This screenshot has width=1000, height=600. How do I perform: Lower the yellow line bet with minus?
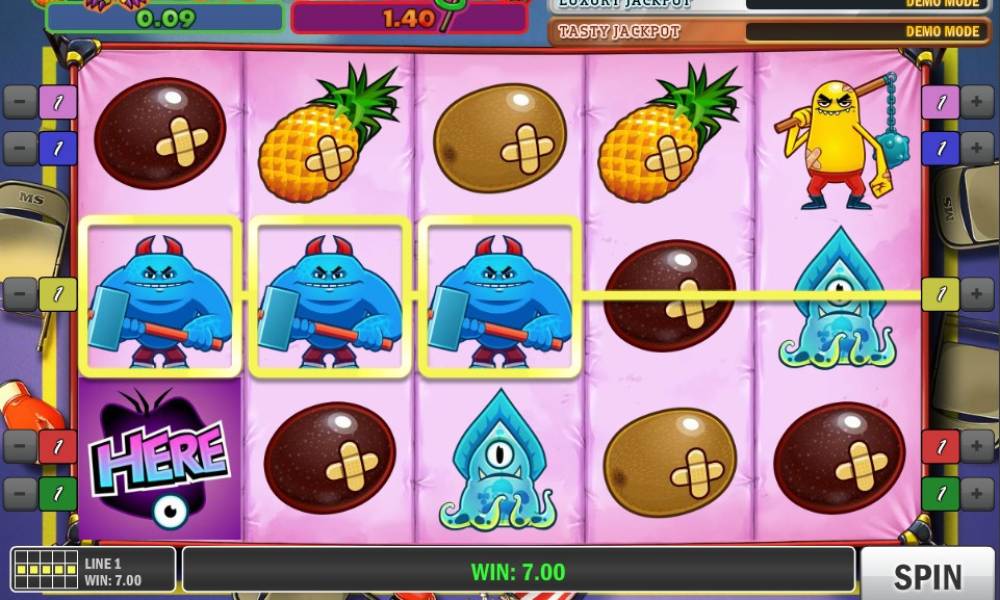(20, 294)
